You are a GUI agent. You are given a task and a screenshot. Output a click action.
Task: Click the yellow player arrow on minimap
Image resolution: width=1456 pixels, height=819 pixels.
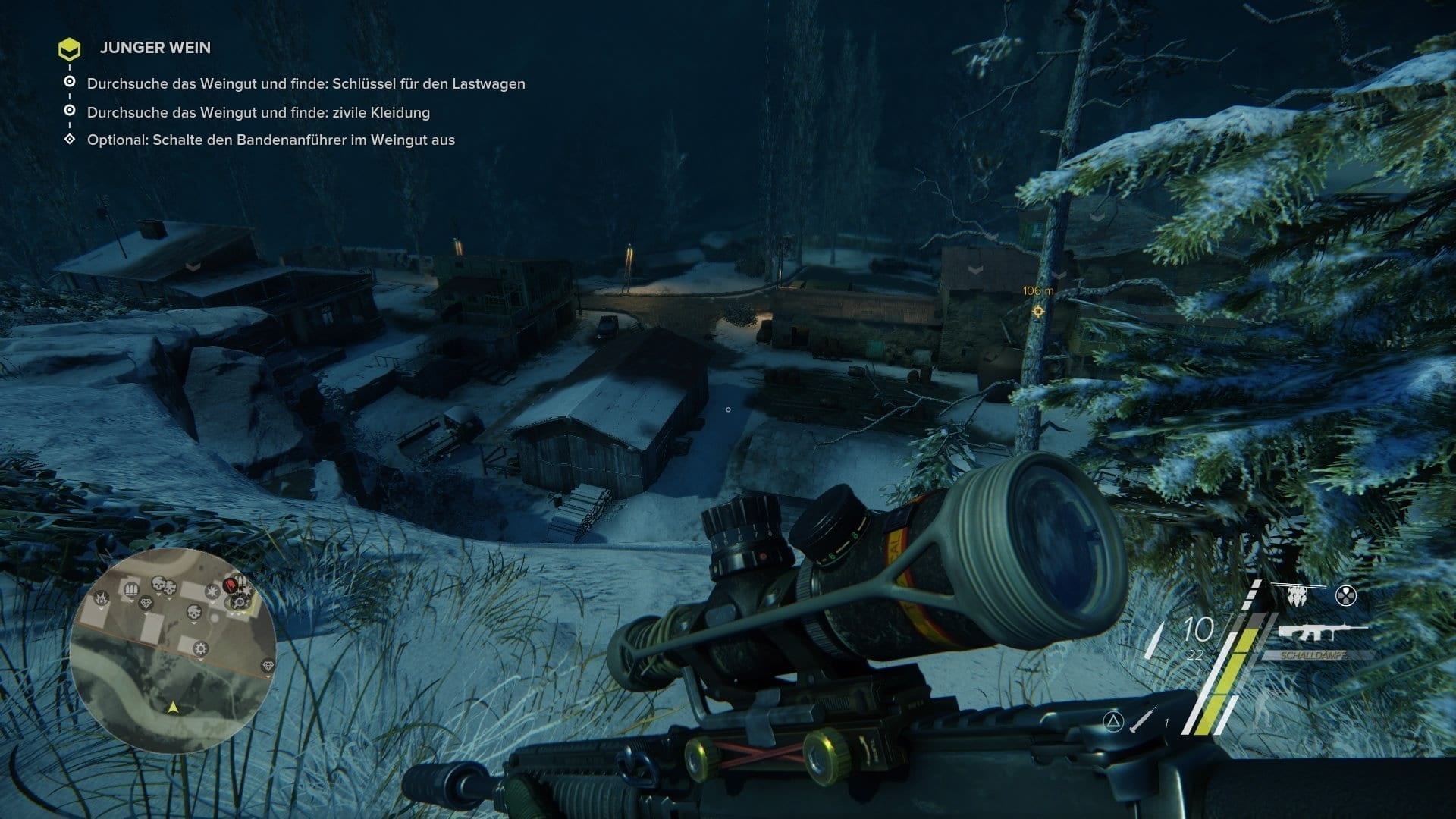[x=173, y=708]
